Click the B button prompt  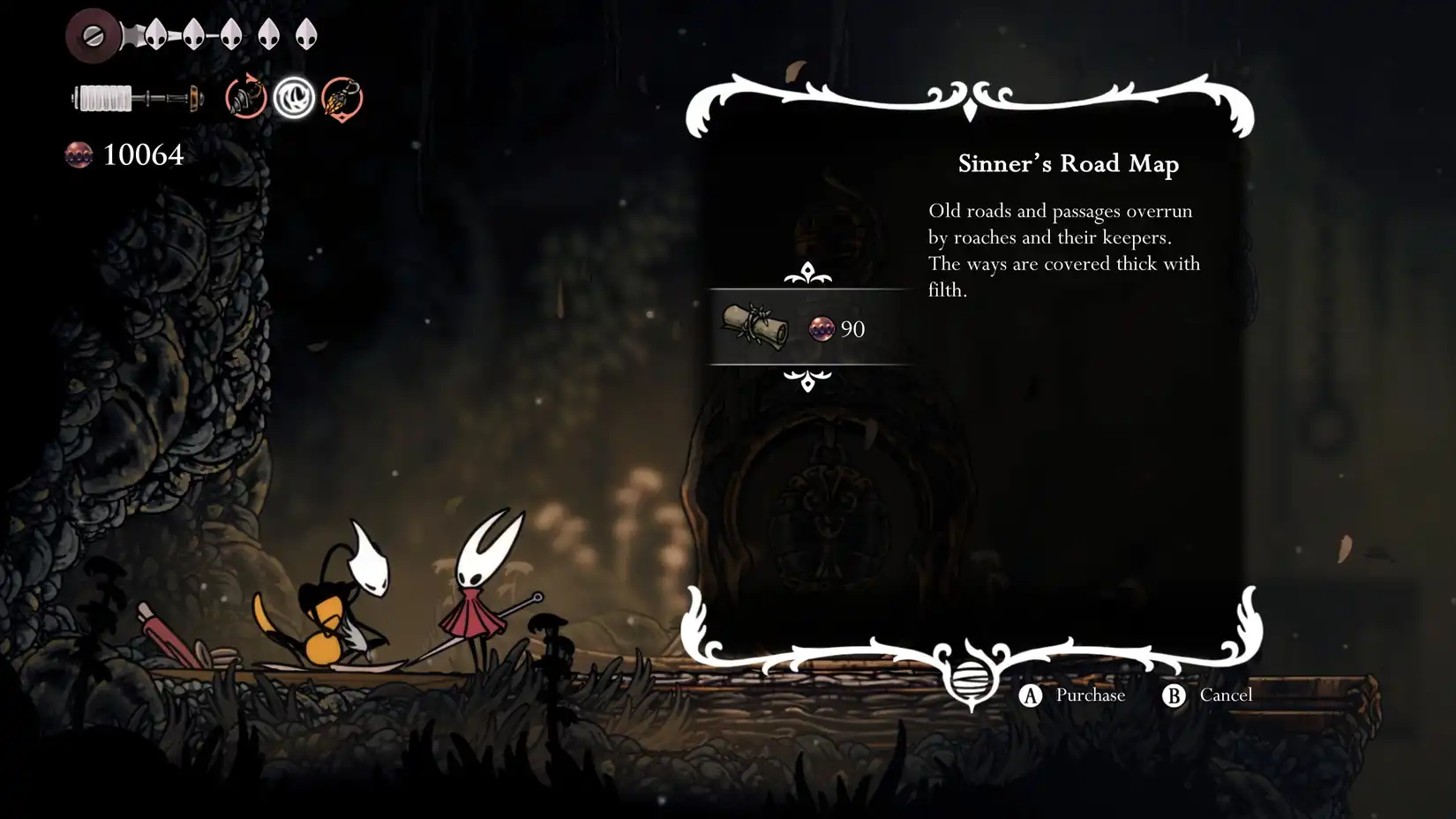coord(1174,695)
